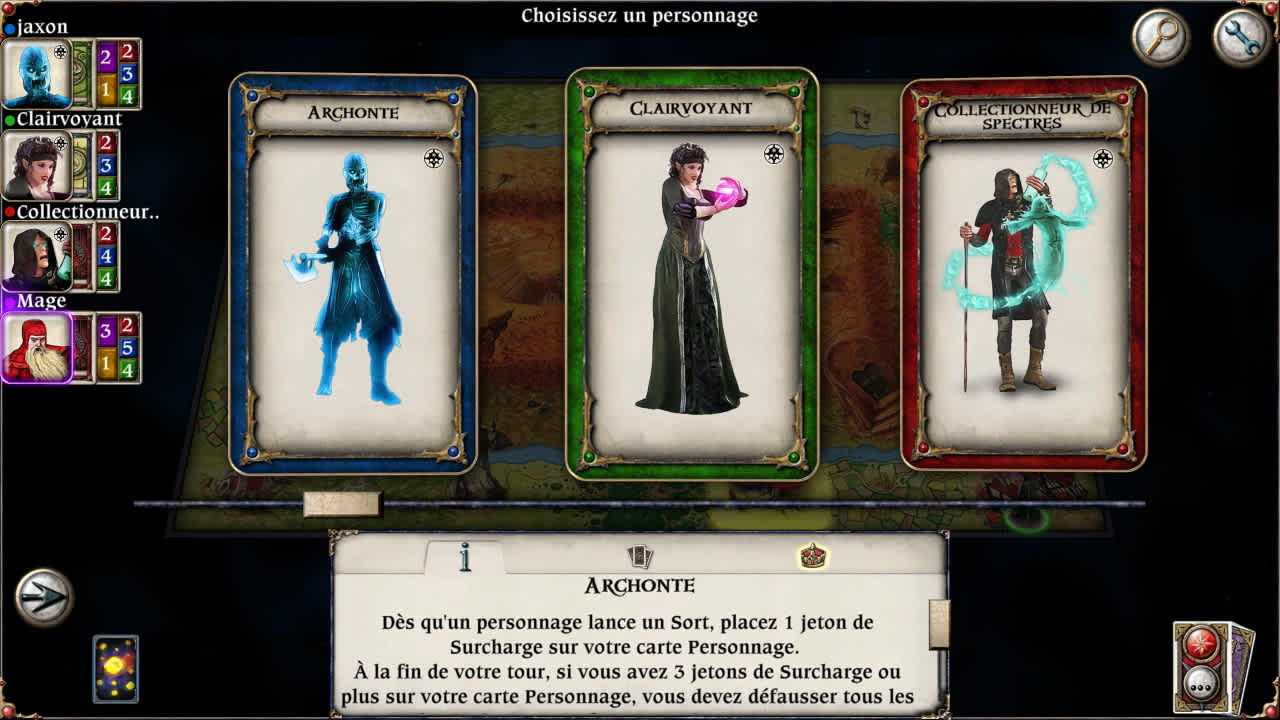The width and height of the screenshot is (1280, 720).
Task: Select the Clairvoyant player portrait
Action: (x=37, y=165)
